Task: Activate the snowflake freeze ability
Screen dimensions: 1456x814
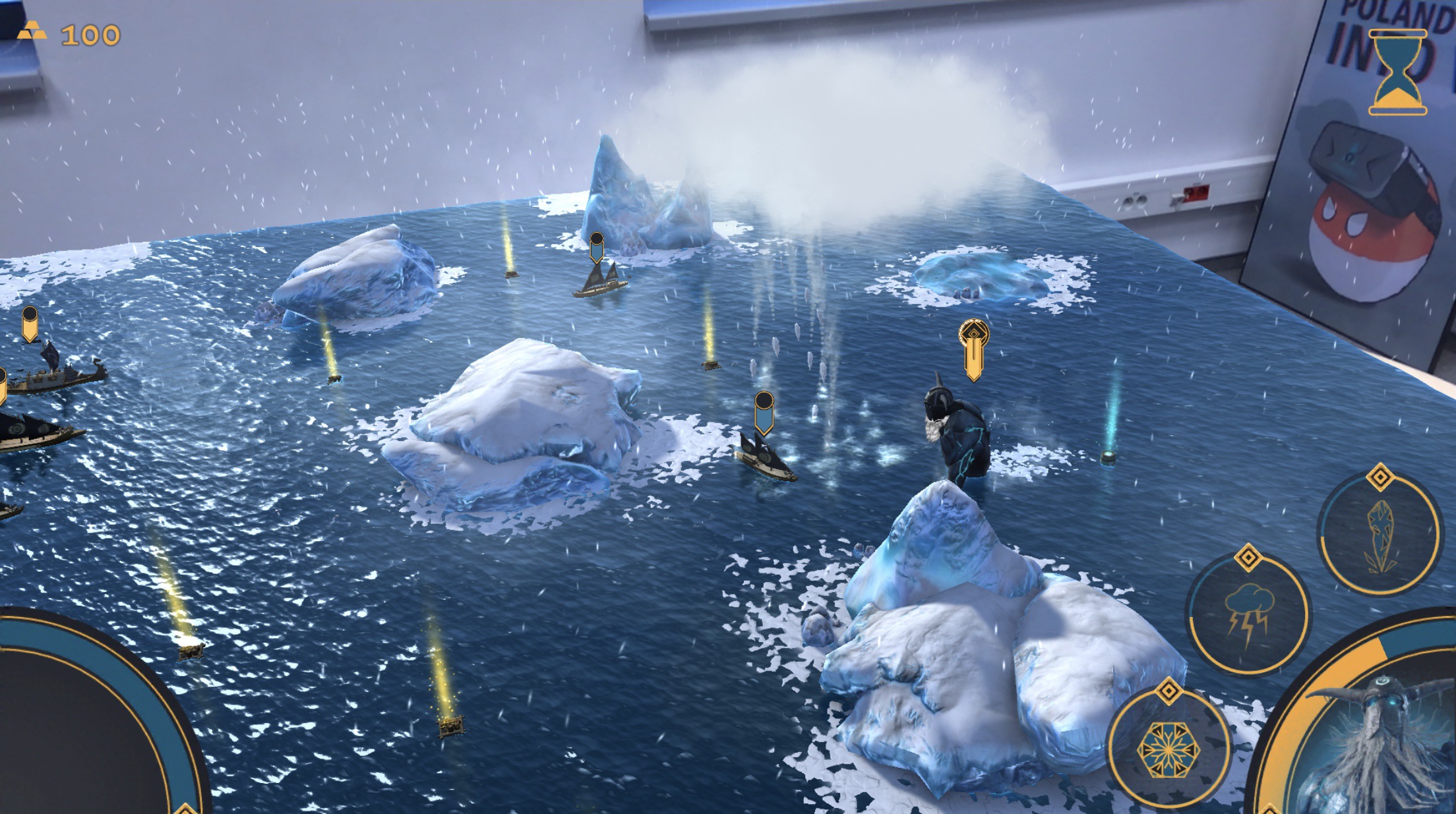Action: (1168, 749)
